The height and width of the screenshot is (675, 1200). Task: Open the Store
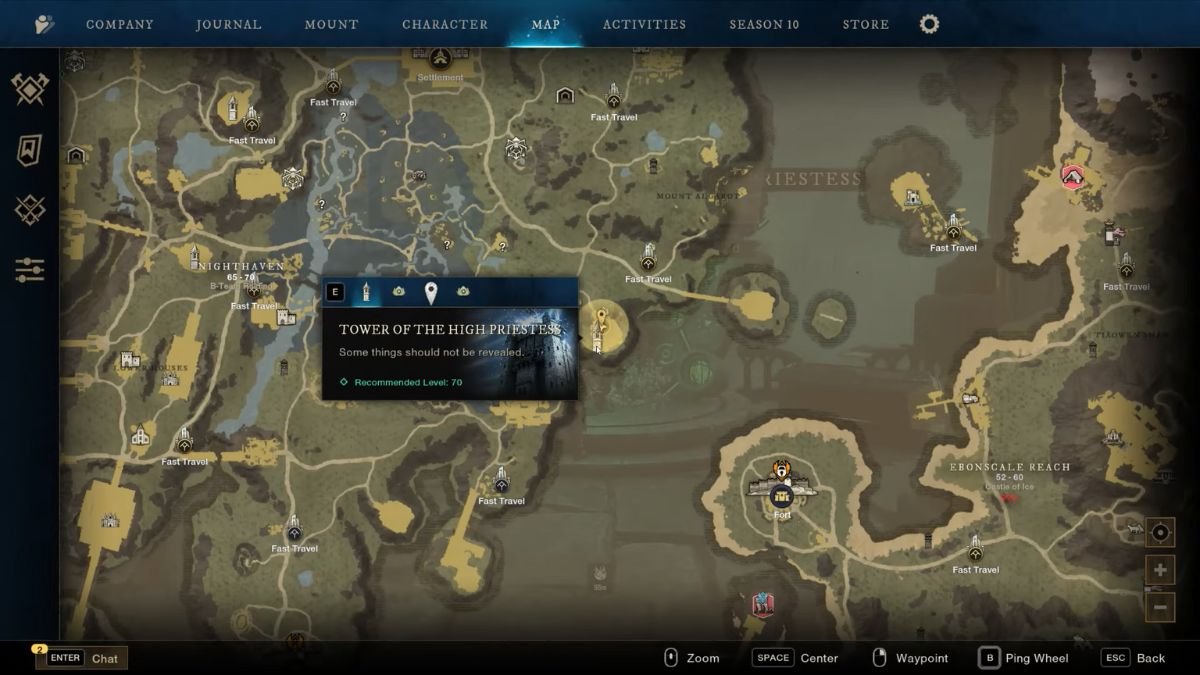pos(865,24)
